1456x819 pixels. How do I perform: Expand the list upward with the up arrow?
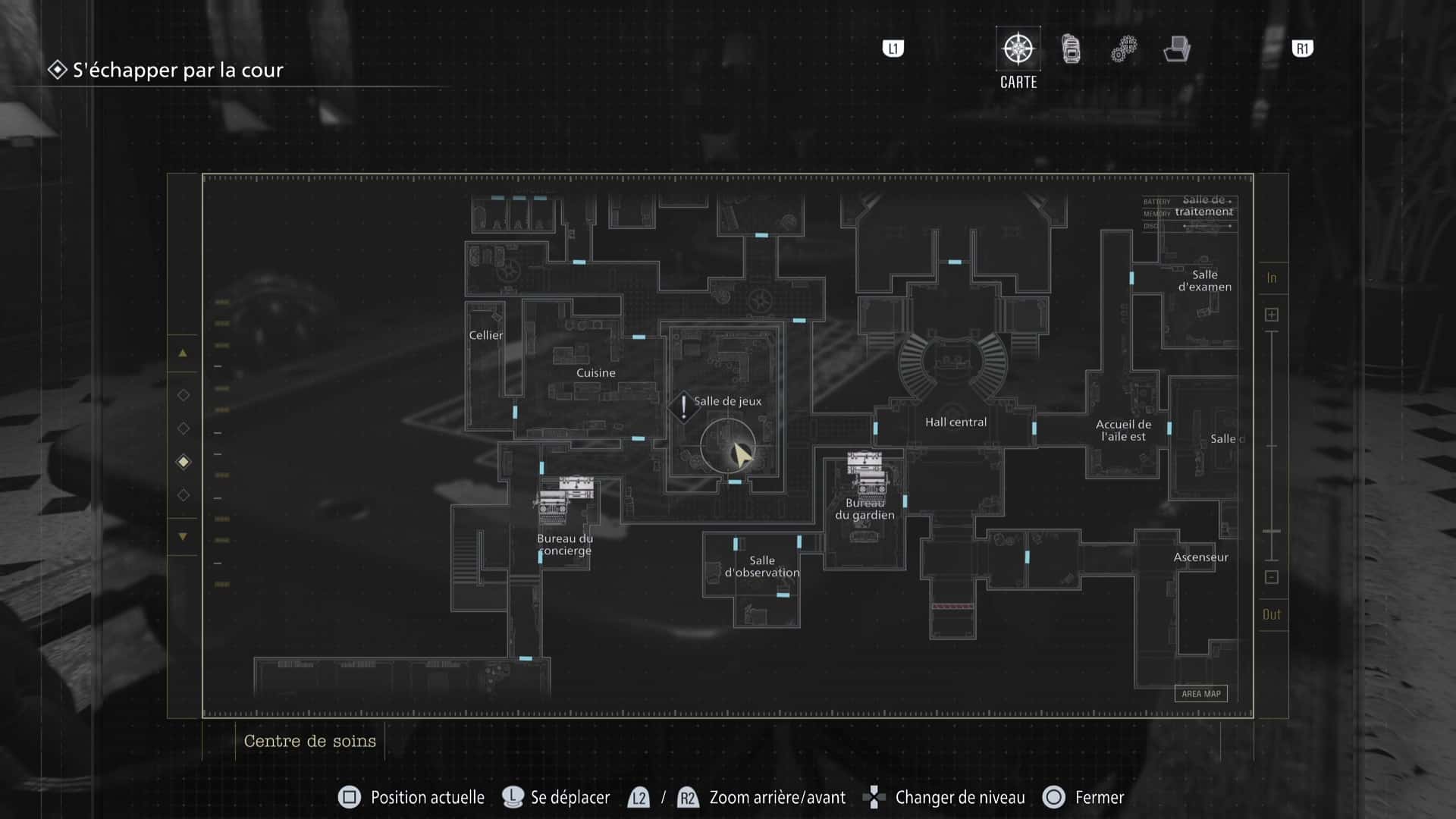[x=183, y=353]
